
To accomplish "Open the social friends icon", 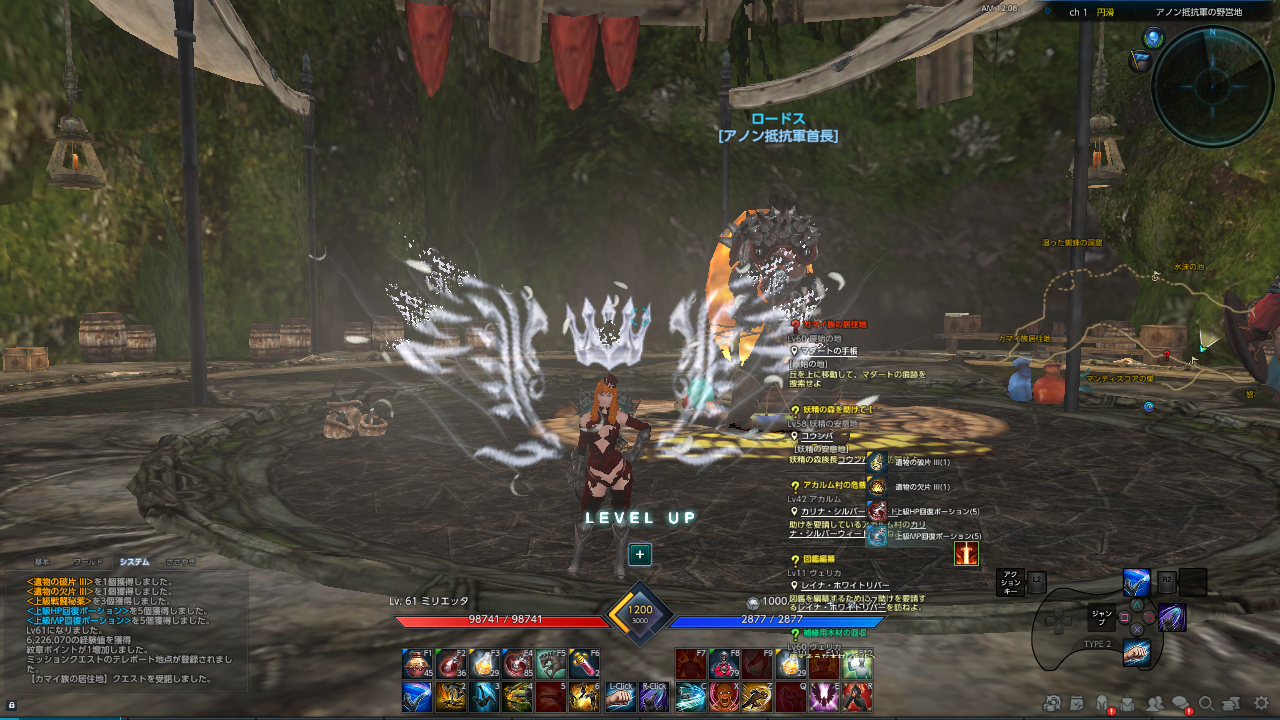I will point(1155,703).
